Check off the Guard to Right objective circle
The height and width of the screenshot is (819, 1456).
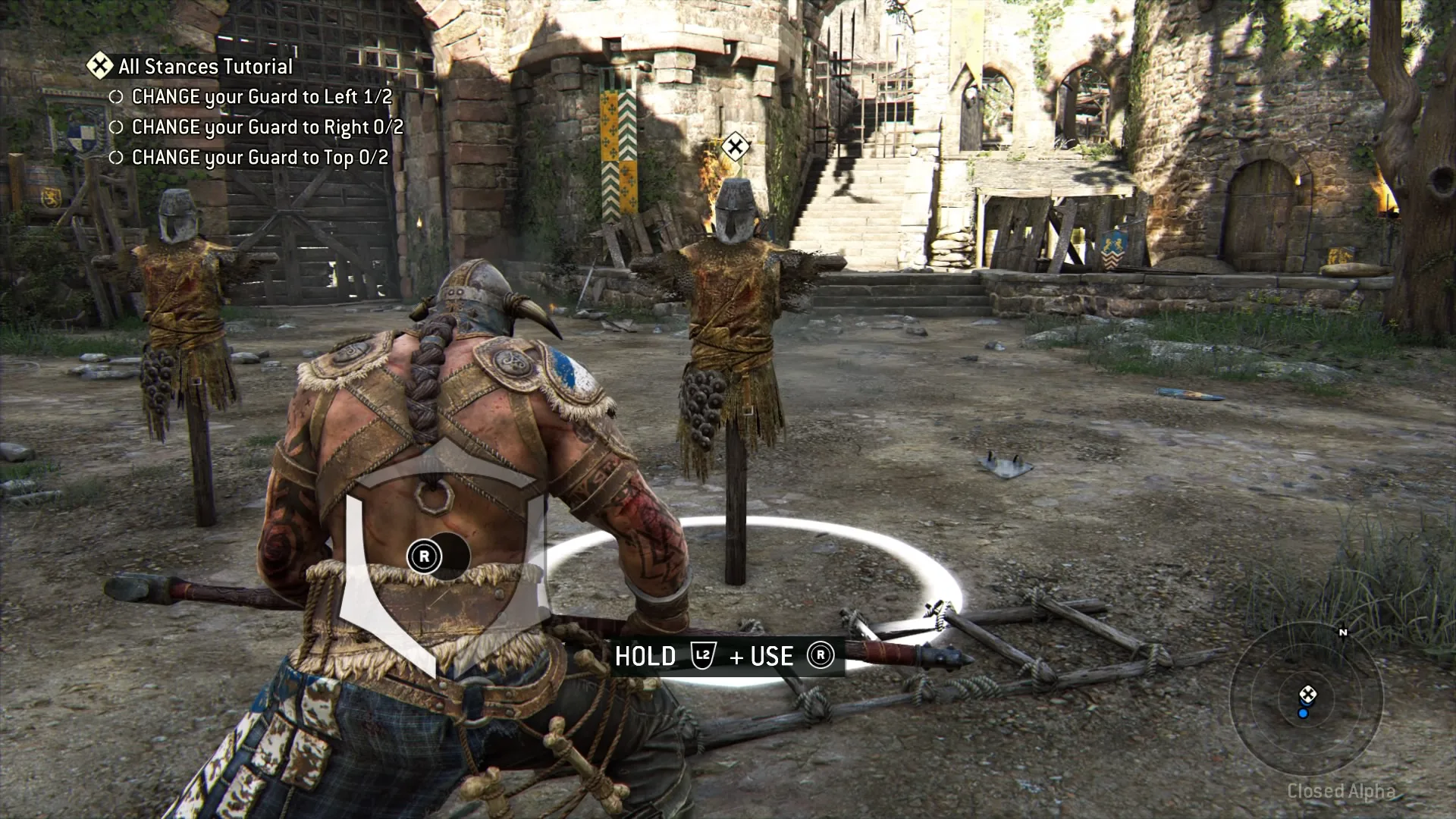coord(118,127)
